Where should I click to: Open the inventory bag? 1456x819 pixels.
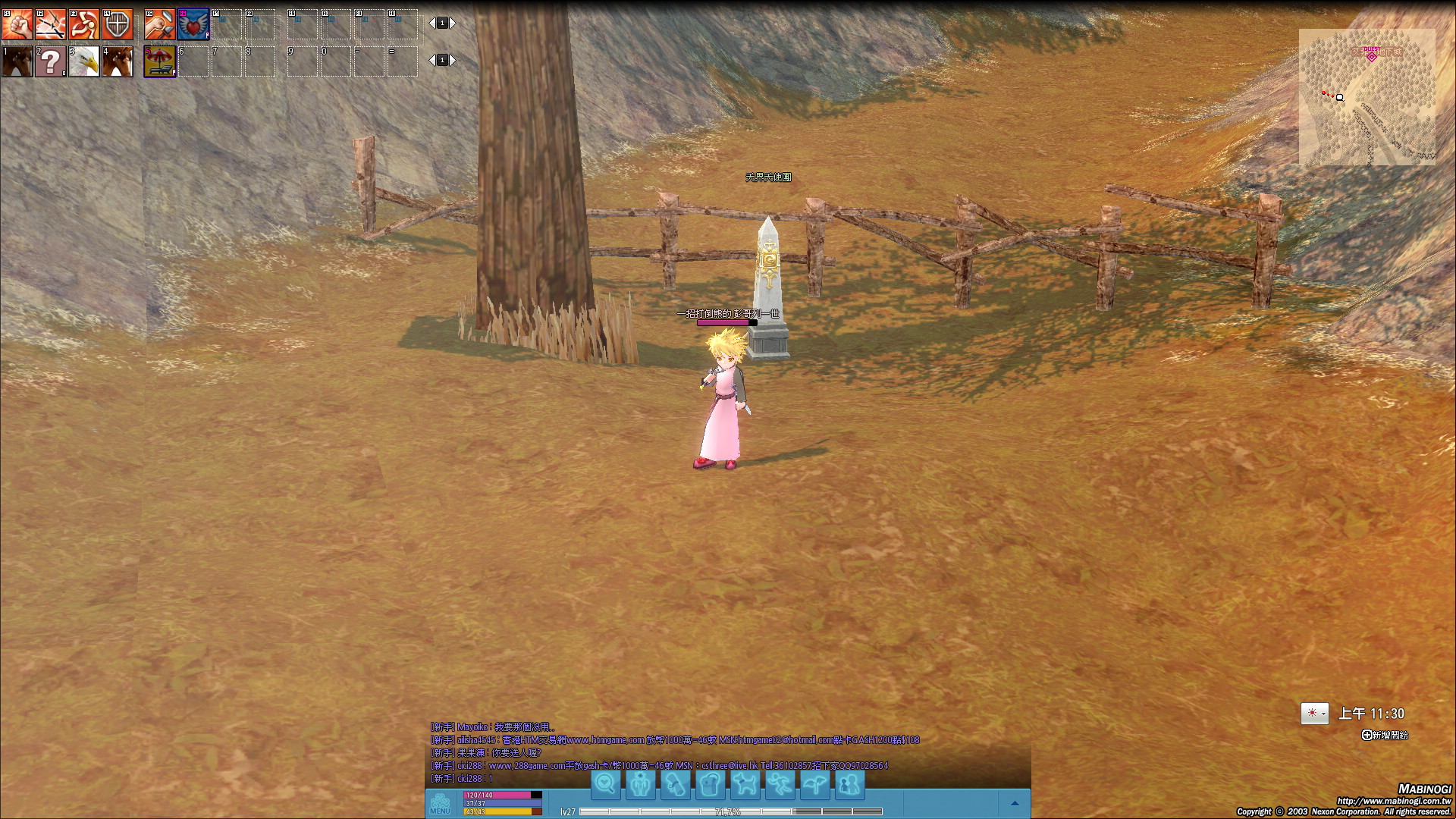click(x=711, y=784)
